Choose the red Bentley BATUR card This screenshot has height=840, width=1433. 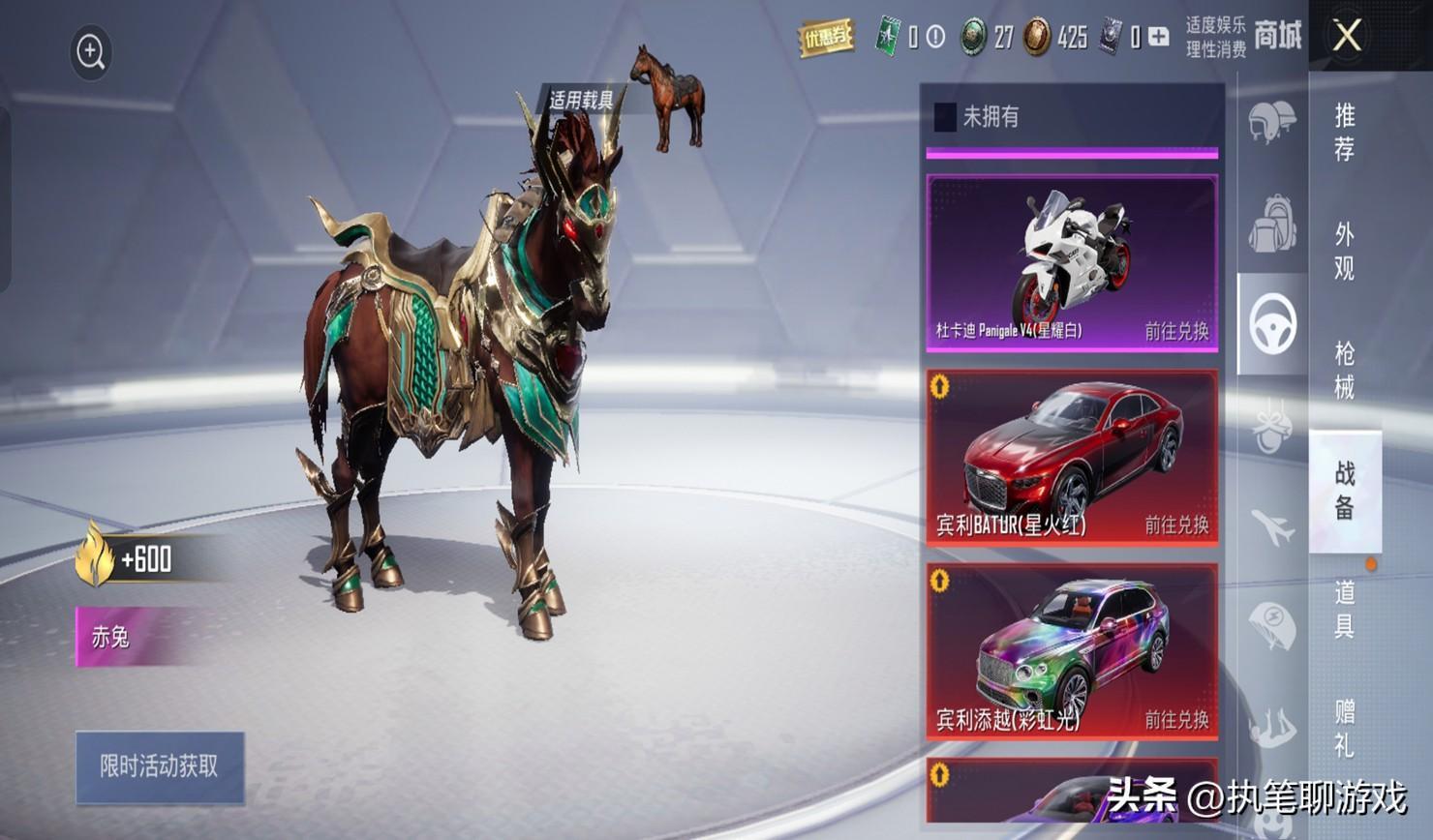[x=1072, y=457]
